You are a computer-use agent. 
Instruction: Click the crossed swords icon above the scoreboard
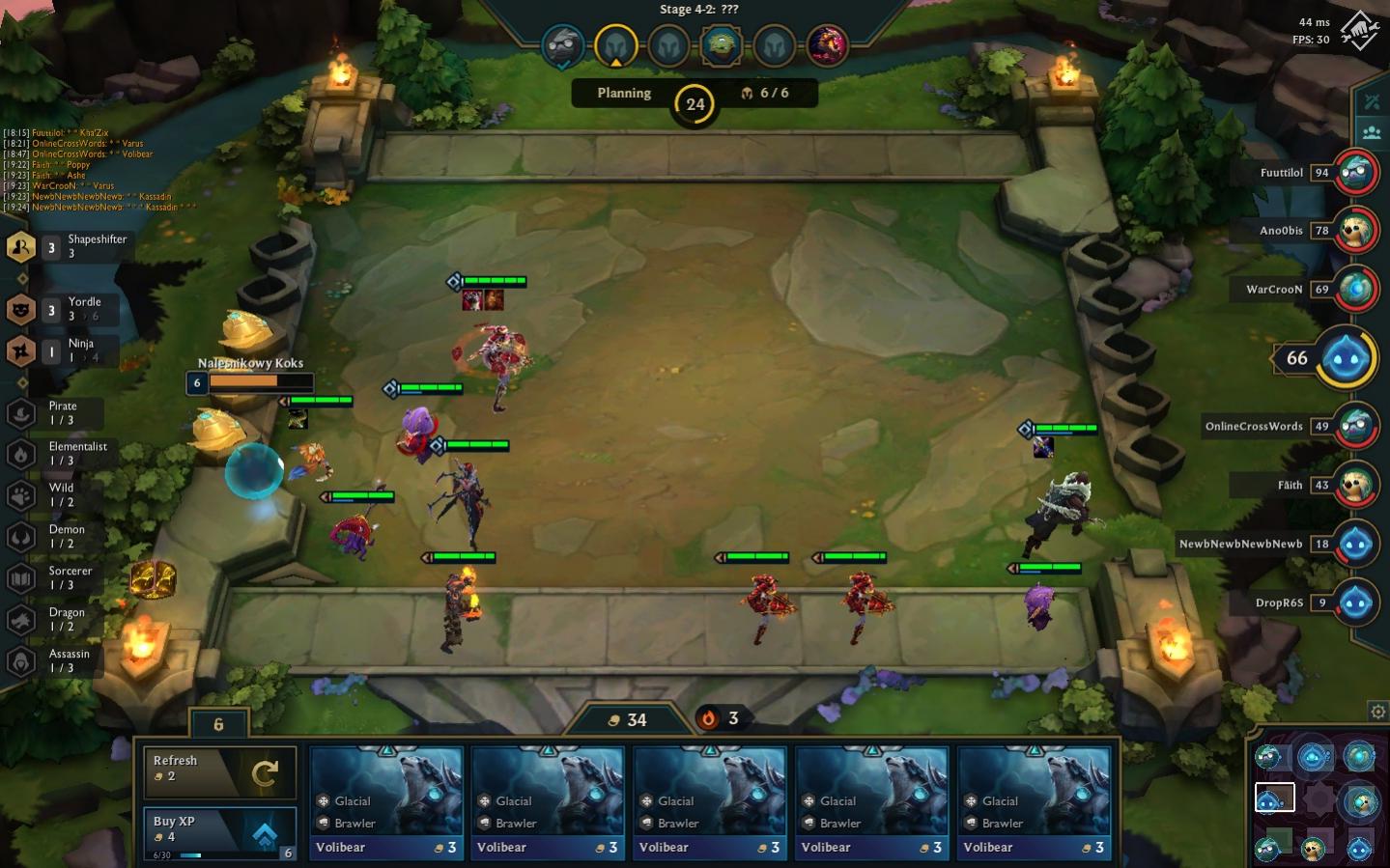pyautogui.click(x=1372, y=102)
